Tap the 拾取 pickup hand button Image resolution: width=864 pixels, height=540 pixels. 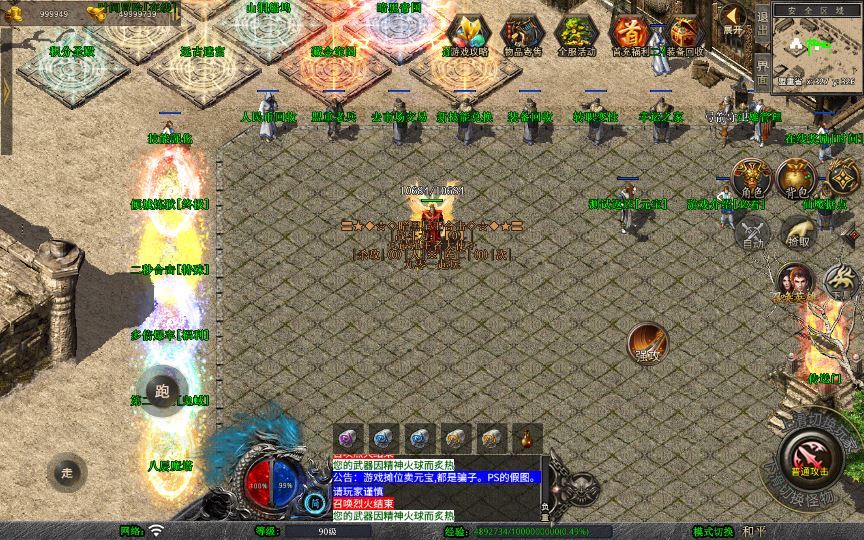797,233
